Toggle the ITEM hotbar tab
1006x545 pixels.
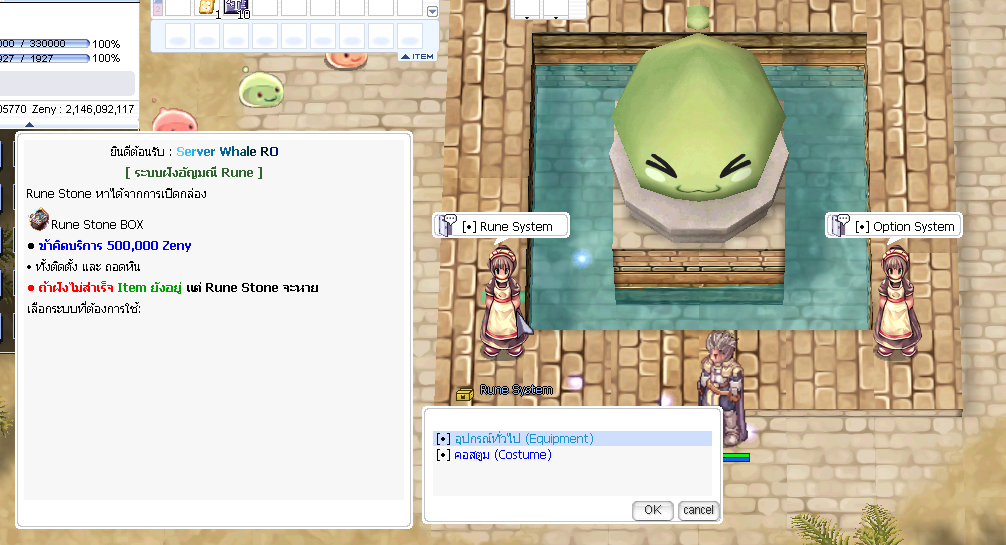click(x=418, y=56)
